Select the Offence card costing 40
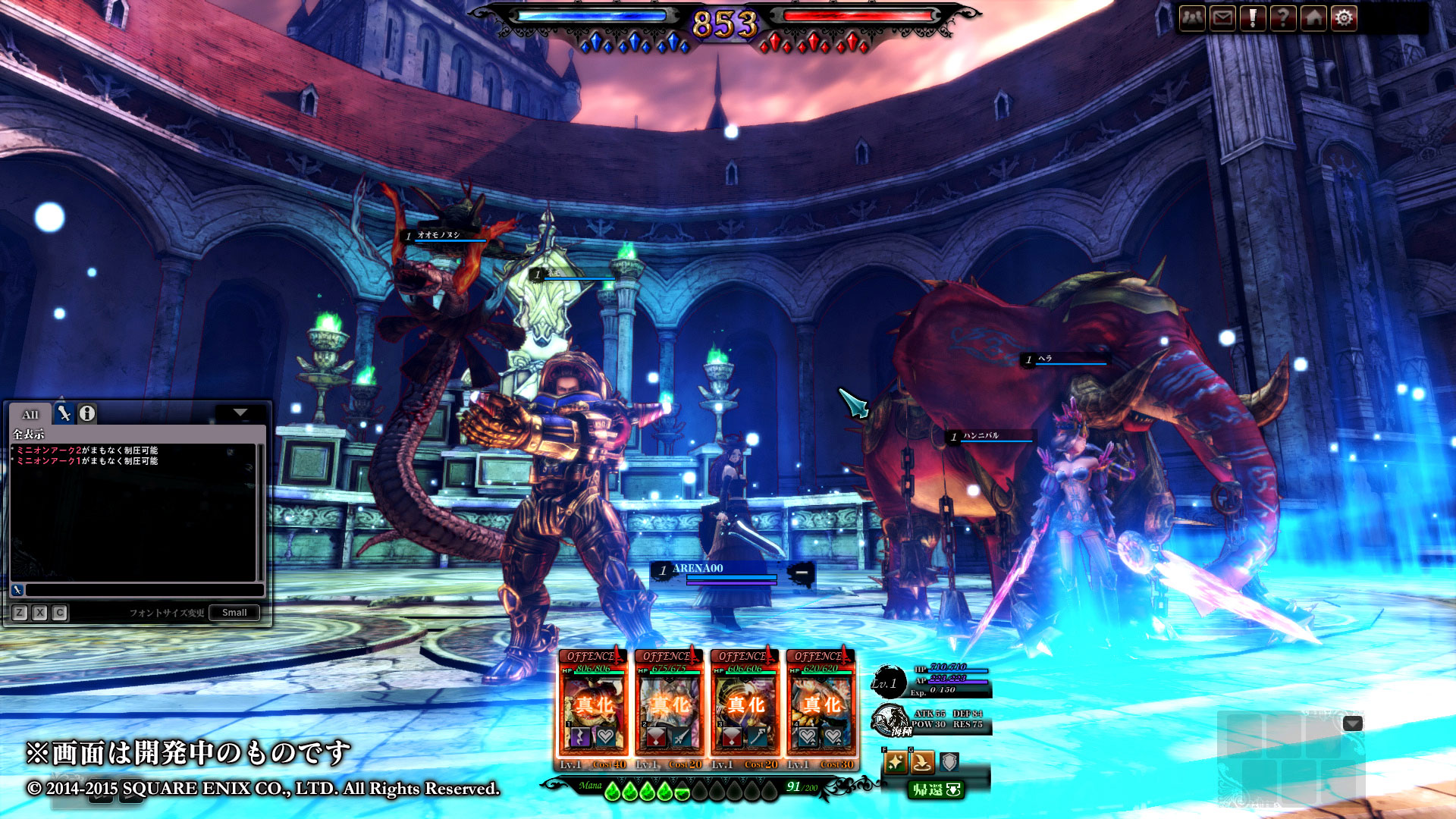The width and height of the screenshot is (1456, 819). point(593,709)
